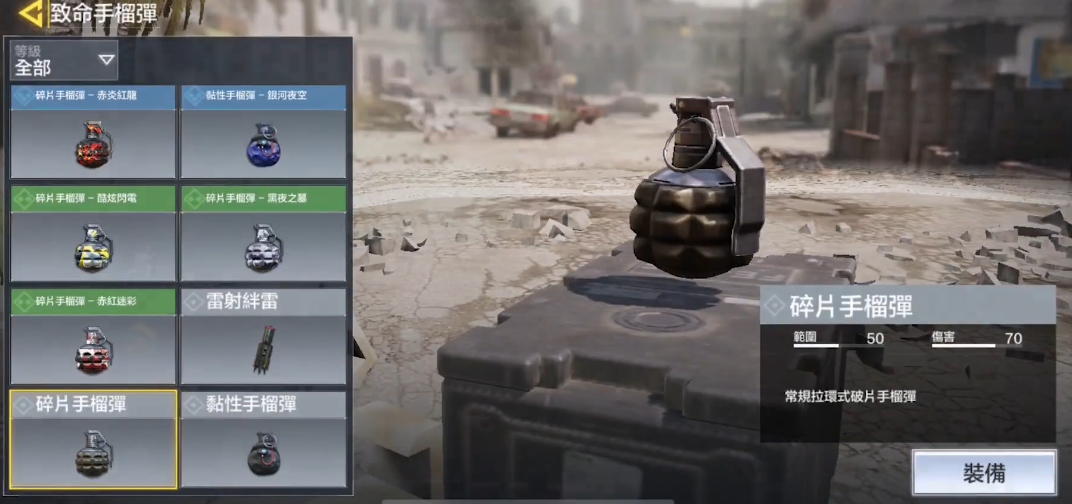Go back using the yellow arrow

[x=31, y=14]
